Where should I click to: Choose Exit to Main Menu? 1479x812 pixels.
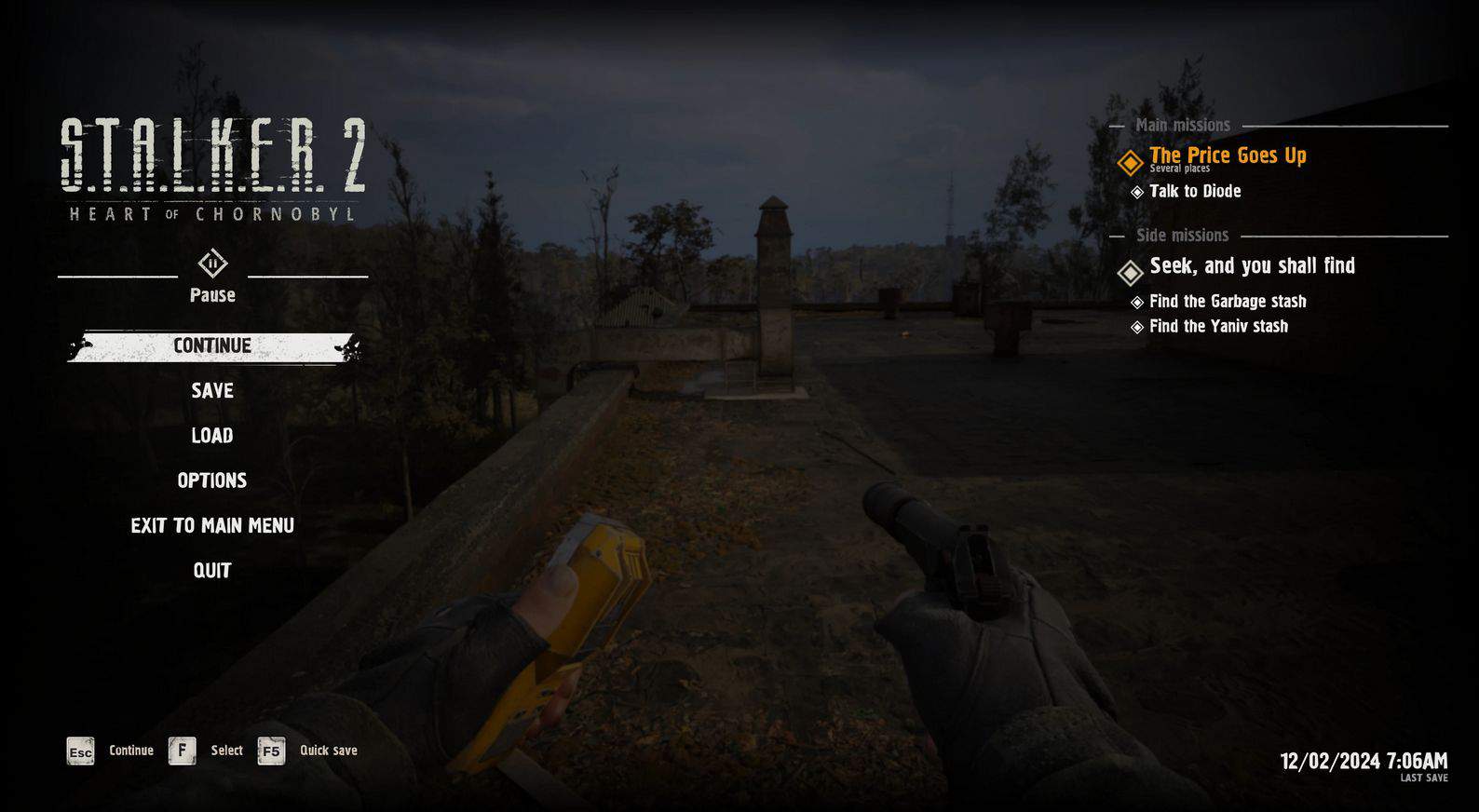[x=212, y=526]
